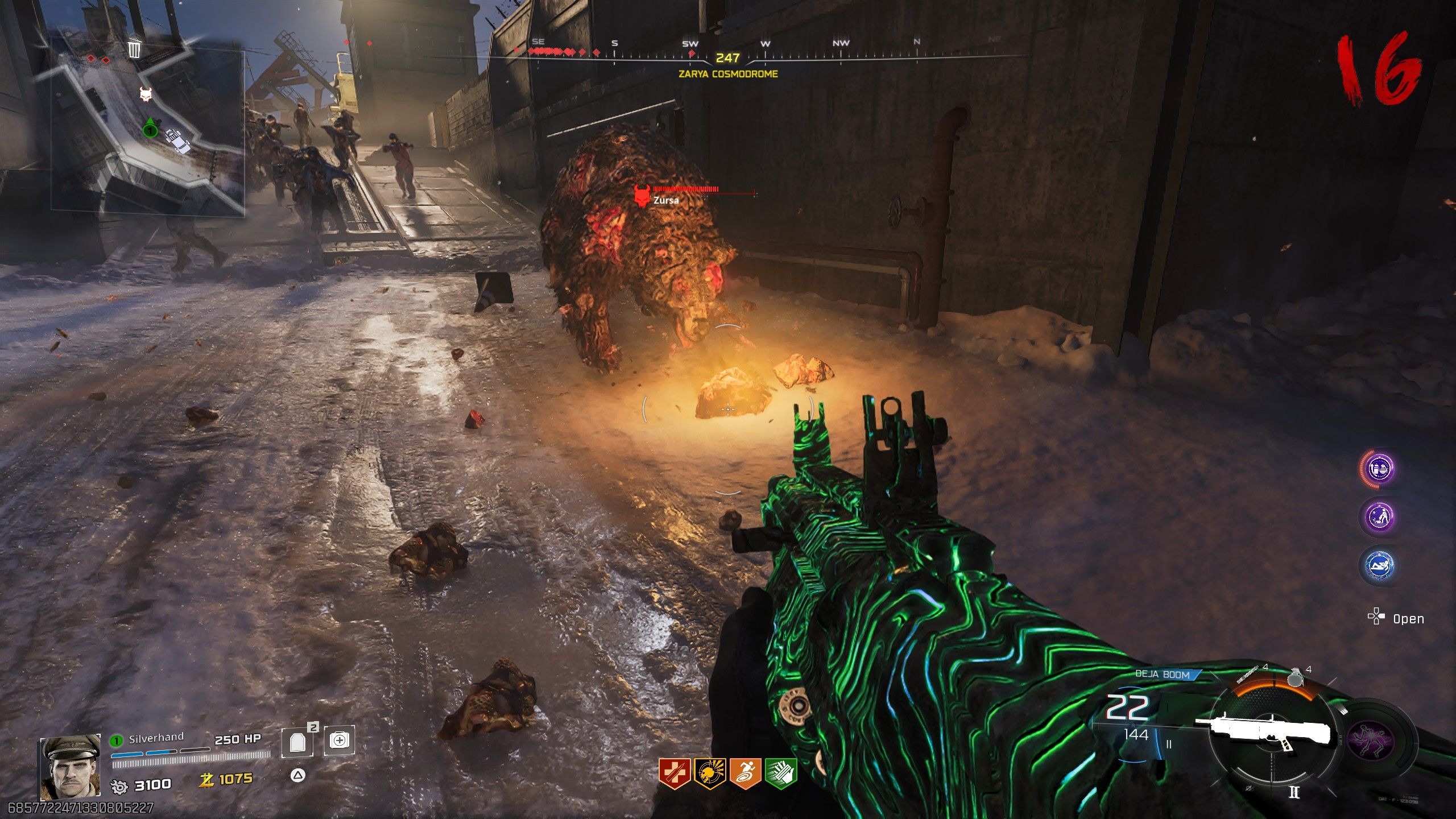Select the middle purple gobblegum icon
This screenshot has height=819, width=1456.
point(1380,516)
